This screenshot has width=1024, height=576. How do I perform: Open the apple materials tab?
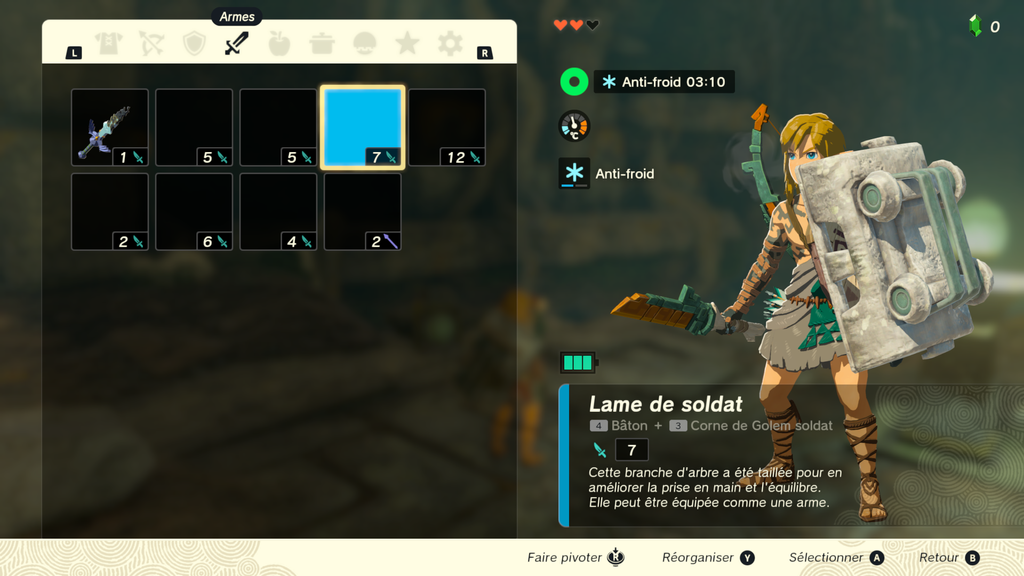click(x=279, y=44)
